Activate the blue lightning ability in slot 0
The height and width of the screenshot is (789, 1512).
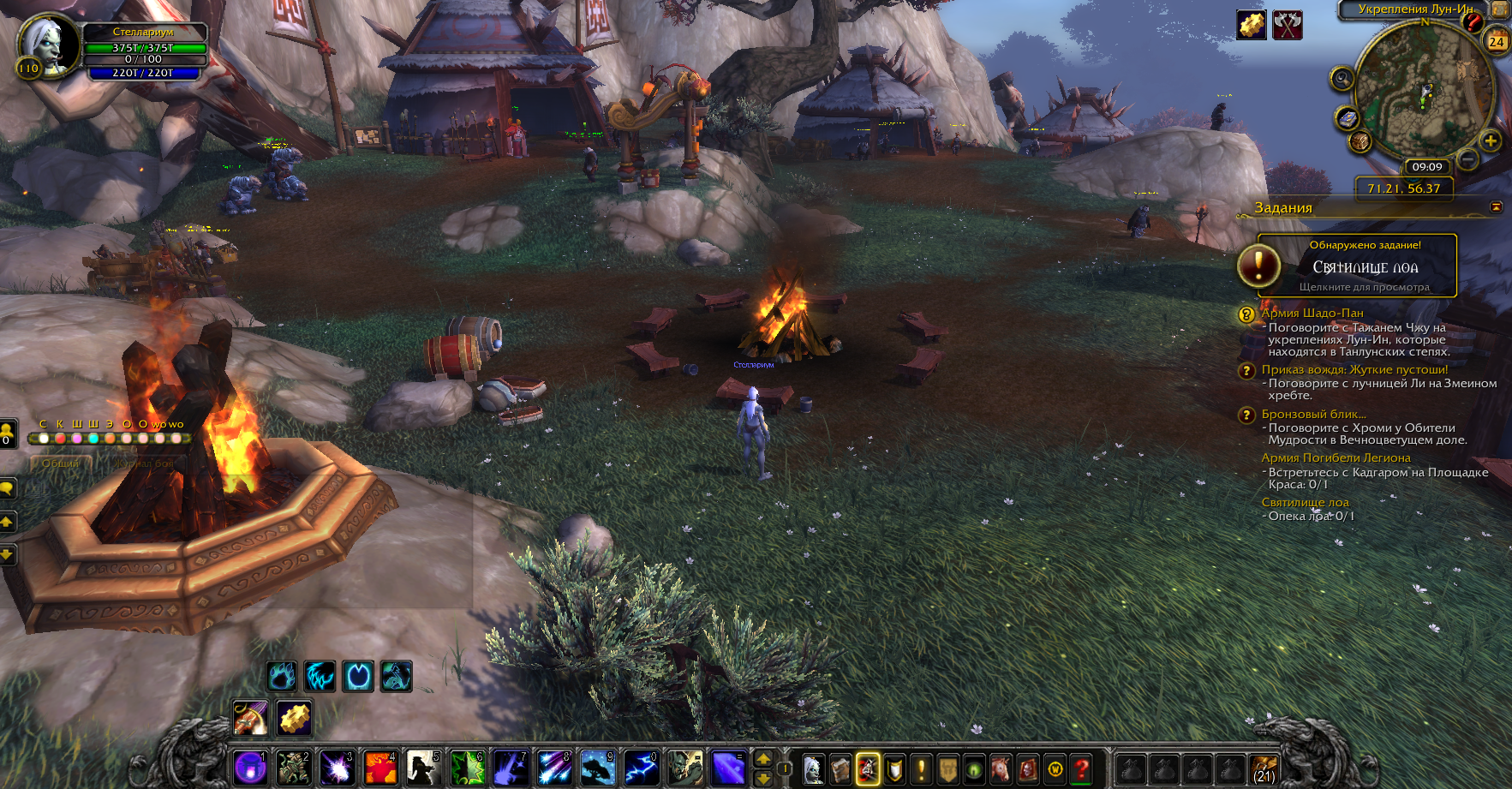click(641, 768)
